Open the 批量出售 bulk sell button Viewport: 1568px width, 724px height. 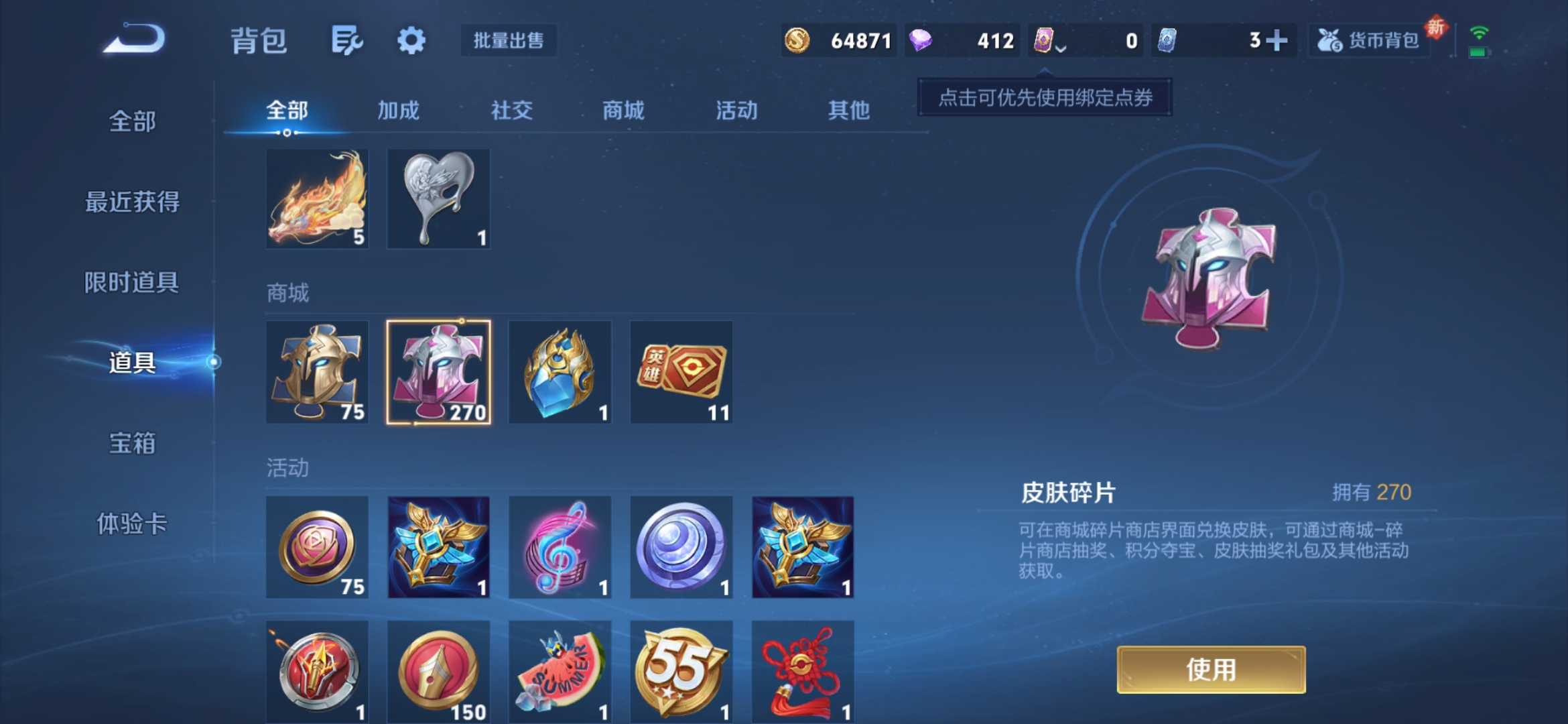point(508,40)
